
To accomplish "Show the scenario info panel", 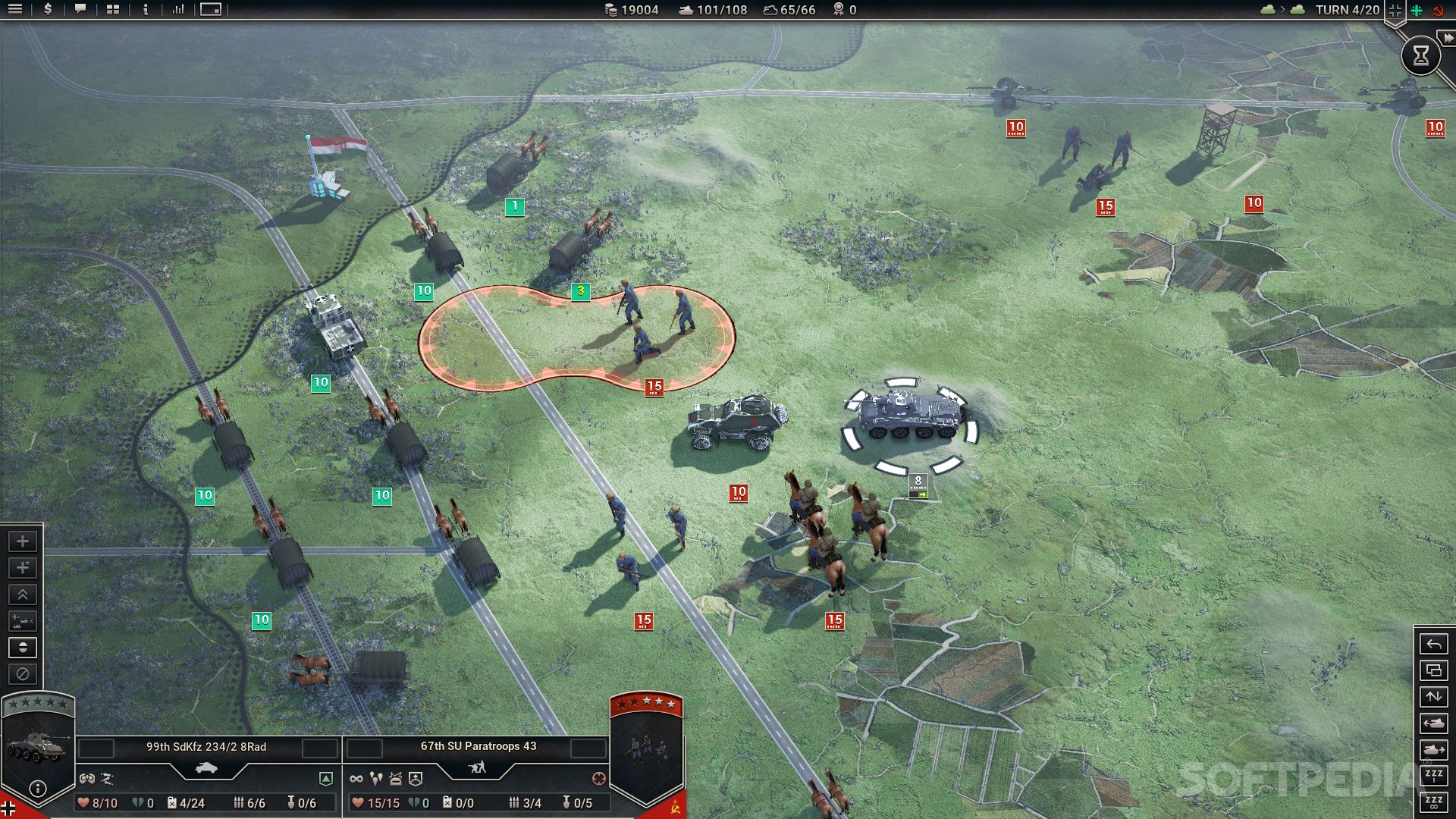I will [x=146, y=10].
